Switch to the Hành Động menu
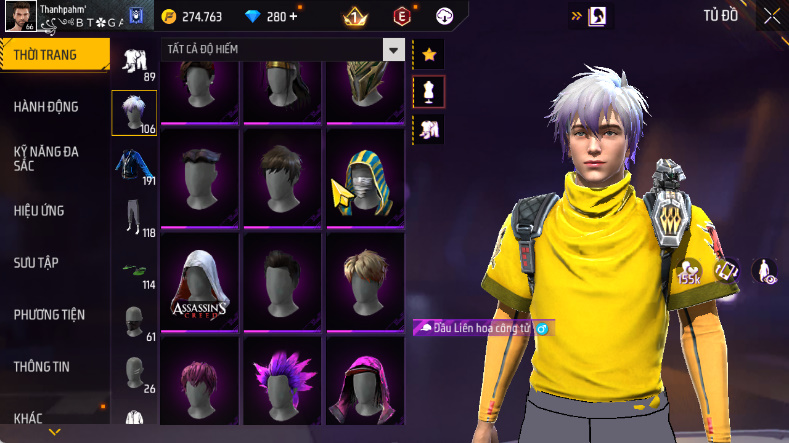789x443 pixels. click(47, 107)
